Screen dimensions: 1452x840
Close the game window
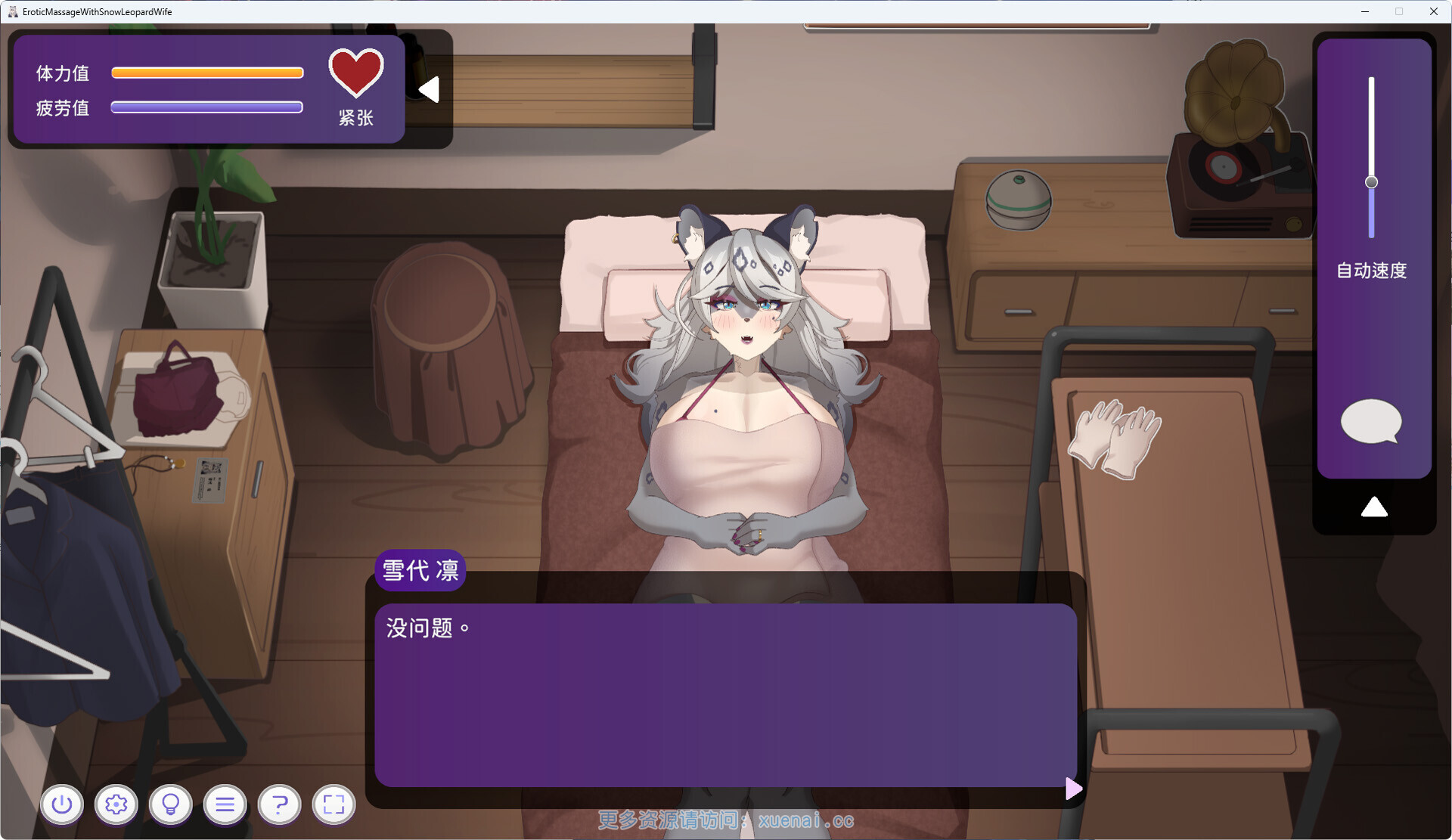[x=1433, y=11]
